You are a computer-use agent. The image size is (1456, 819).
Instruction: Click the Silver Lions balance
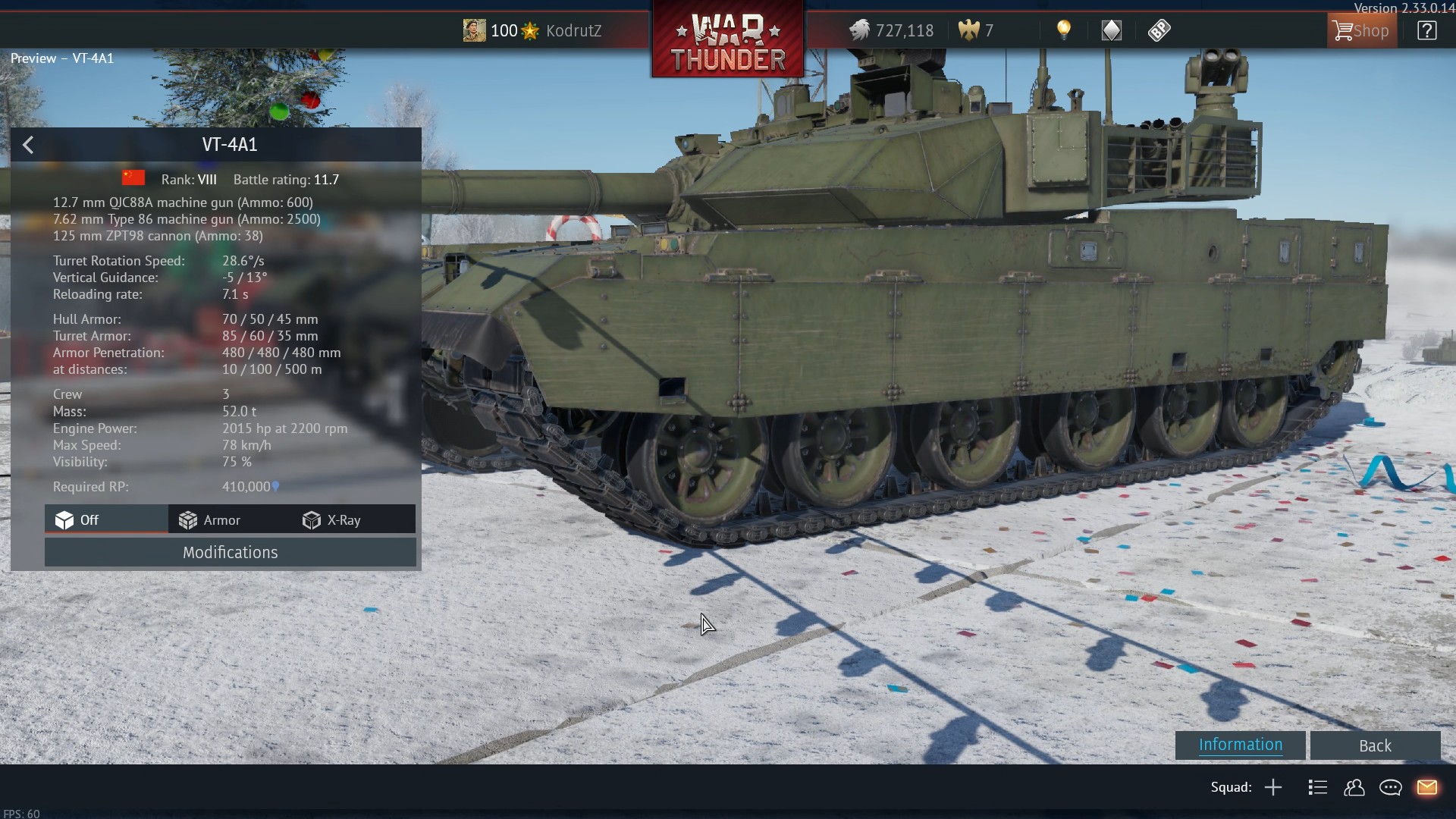[891, 30]
